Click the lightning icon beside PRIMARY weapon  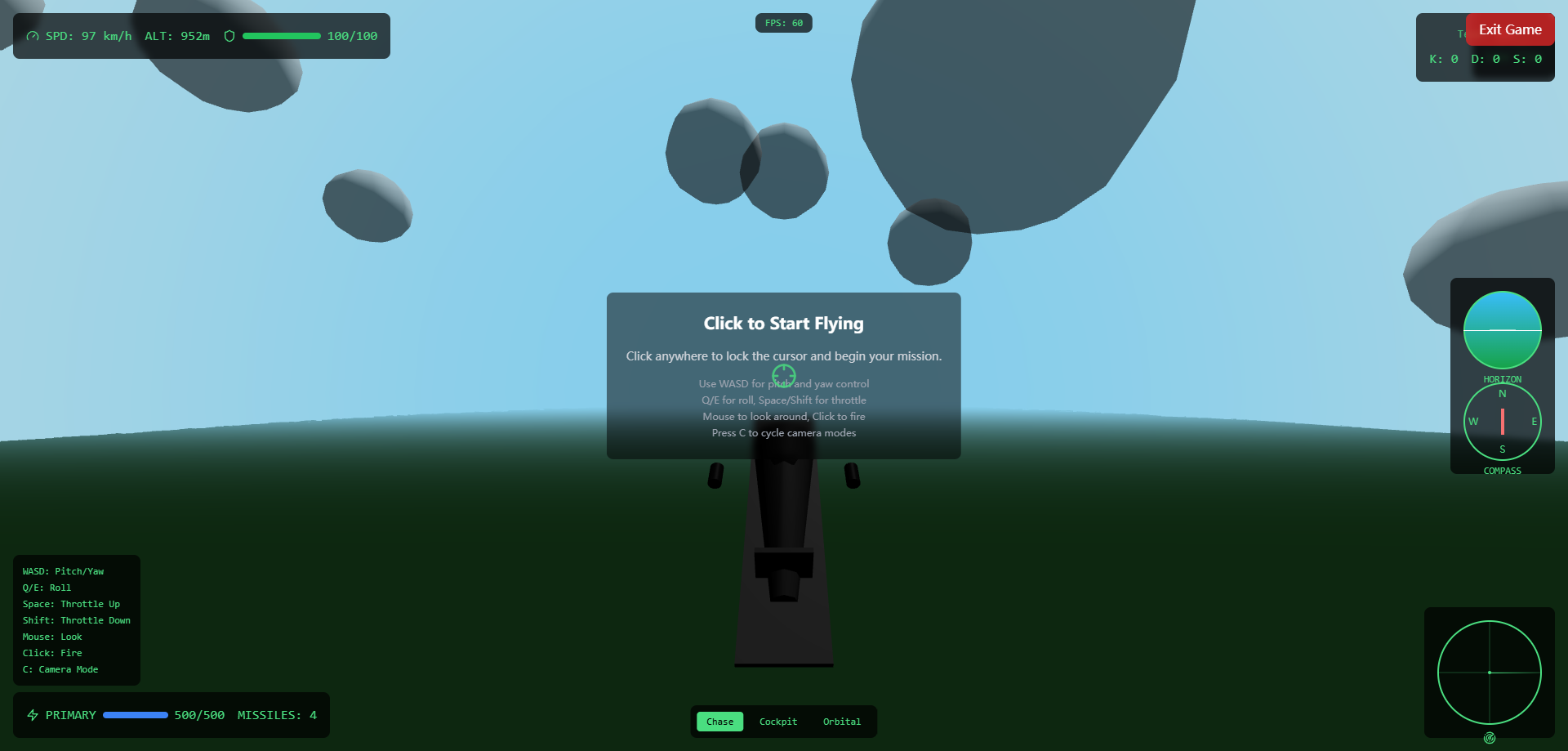tap(33, 714)
